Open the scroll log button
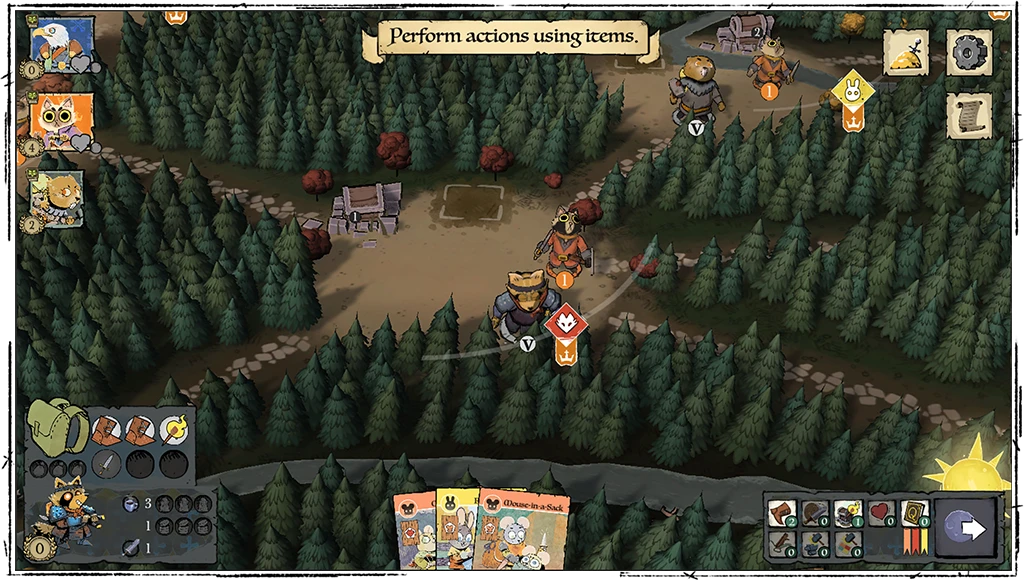1024x580 pixels. point(968,114)
